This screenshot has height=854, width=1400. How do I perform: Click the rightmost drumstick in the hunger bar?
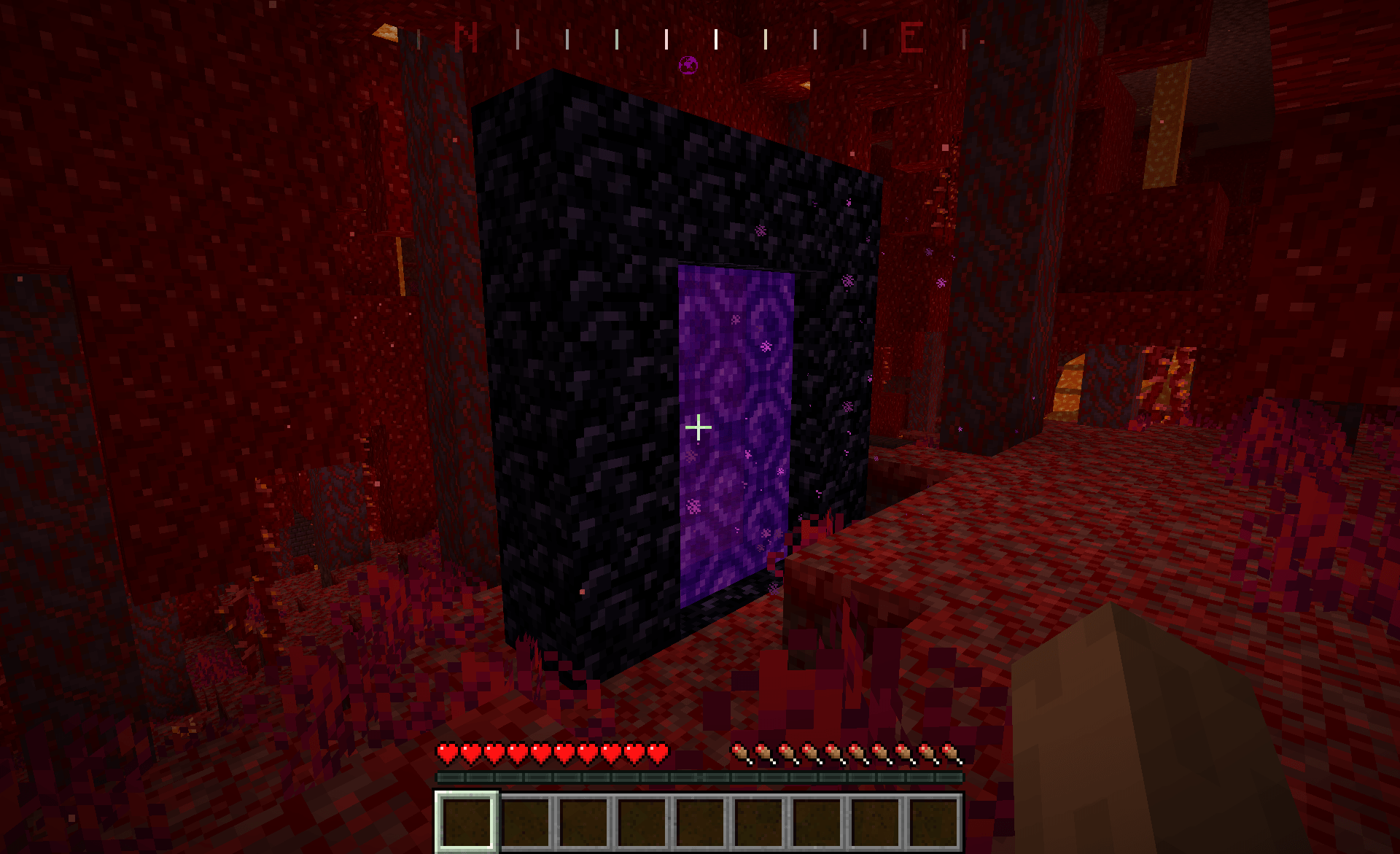coord(949,752)
